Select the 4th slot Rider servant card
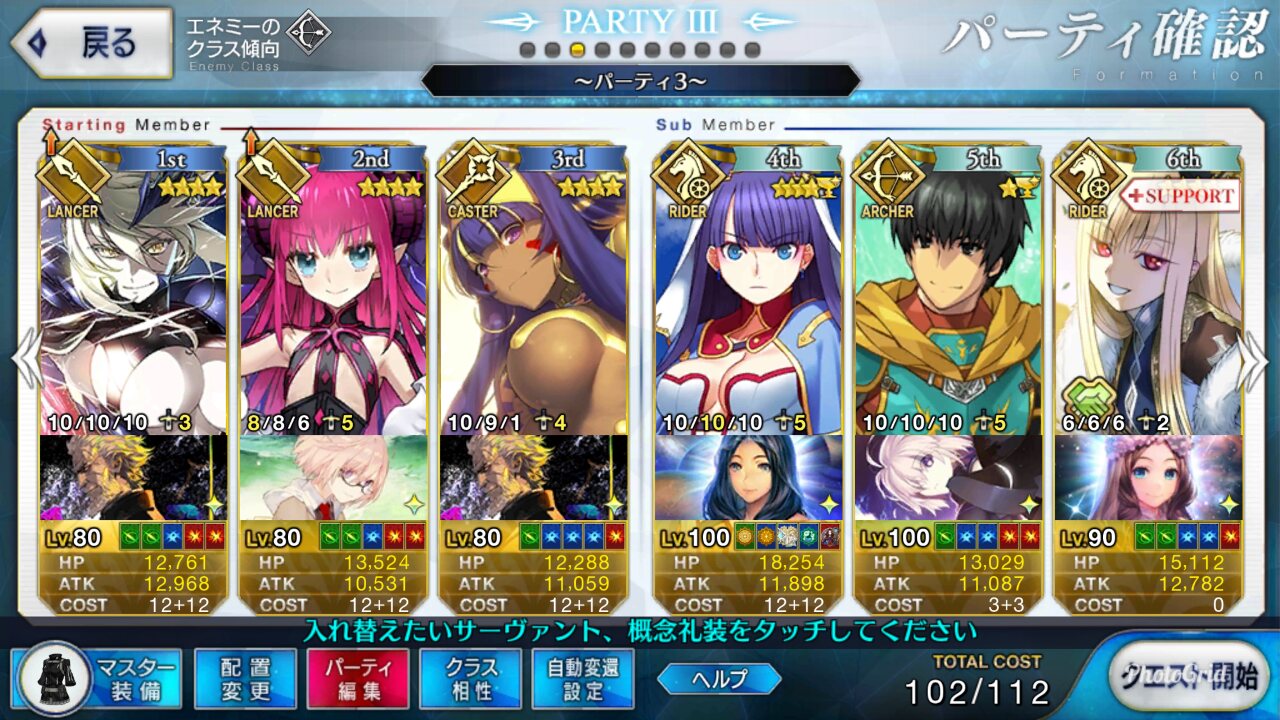Viewport: 1280px width, 720px height. (x=748, y=300)
